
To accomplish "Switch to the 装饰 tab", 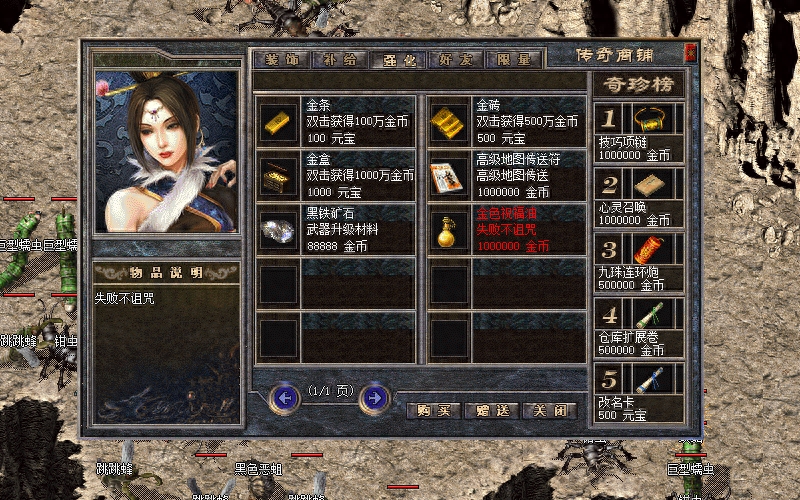I will tap(279, 59).
